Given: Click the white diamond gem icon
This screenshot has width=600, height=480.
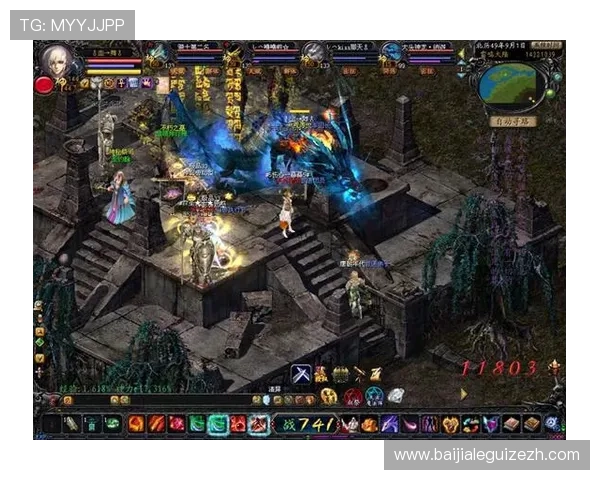Looking at the screenshot, I should pyautogui.click(x=396, y=395).
